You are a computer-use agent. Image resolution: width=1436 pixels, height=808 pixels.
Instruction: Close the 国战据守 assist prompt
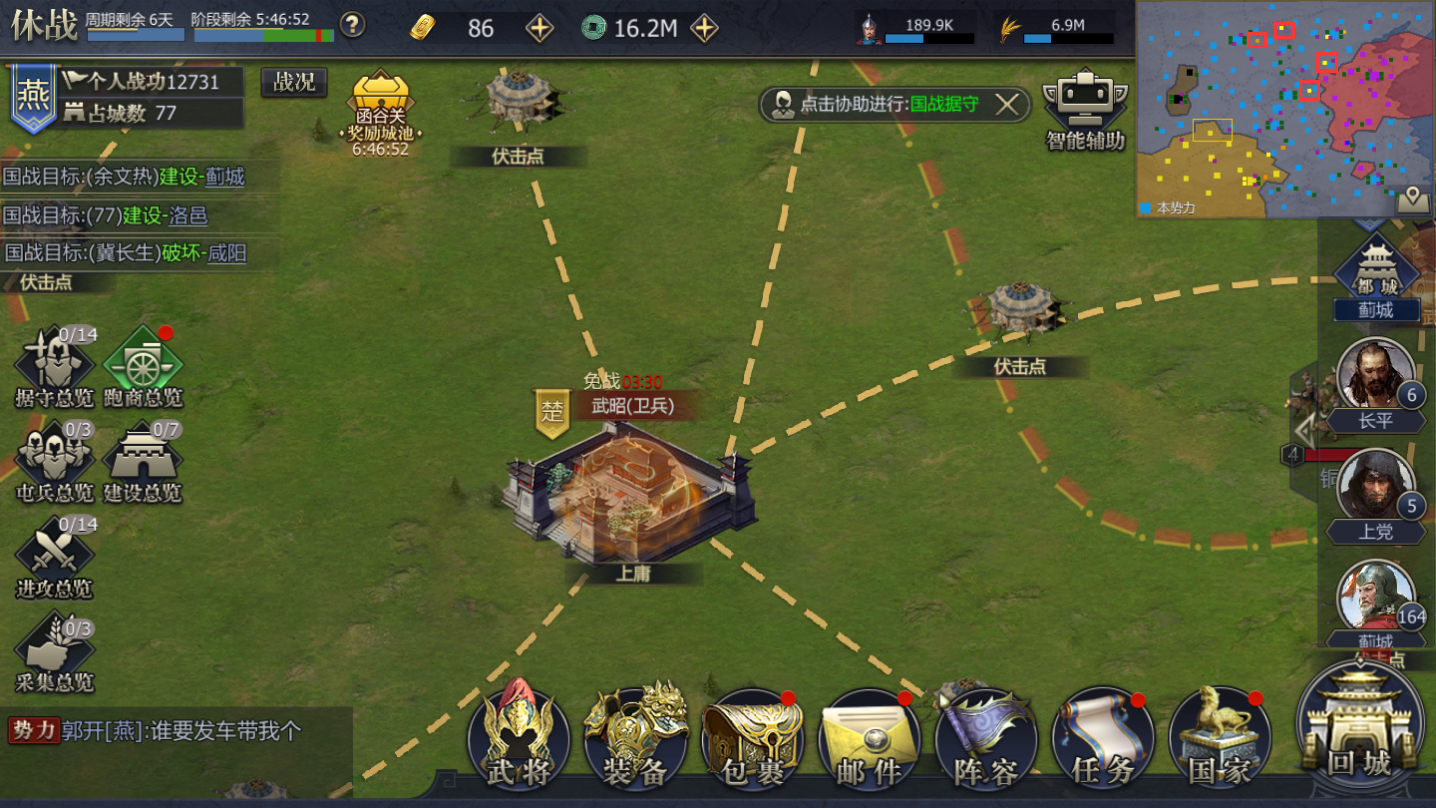pyautogui.click(x=1007, y=104)
